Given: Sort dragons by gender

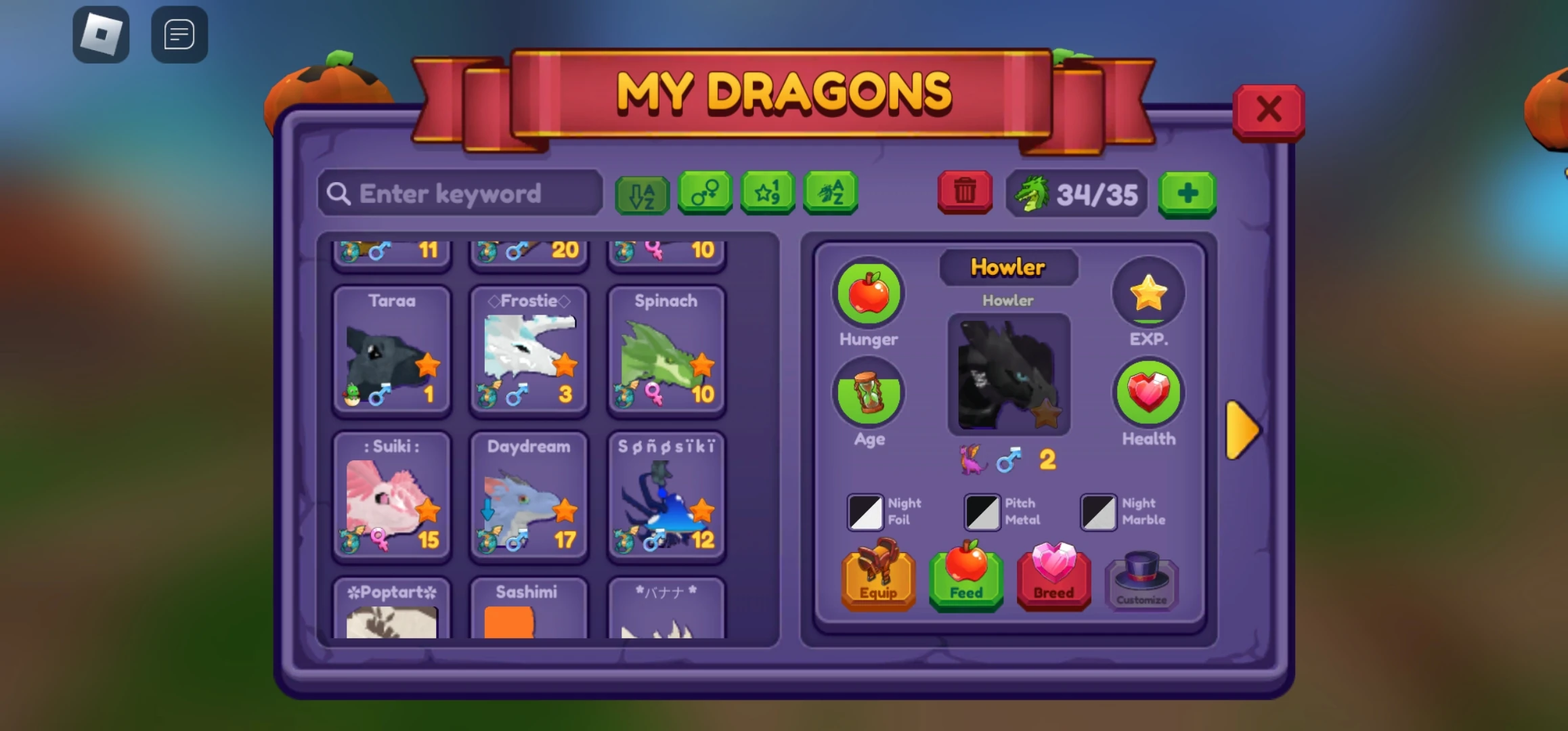Looking at the screenshot, I should click(704, 194).
